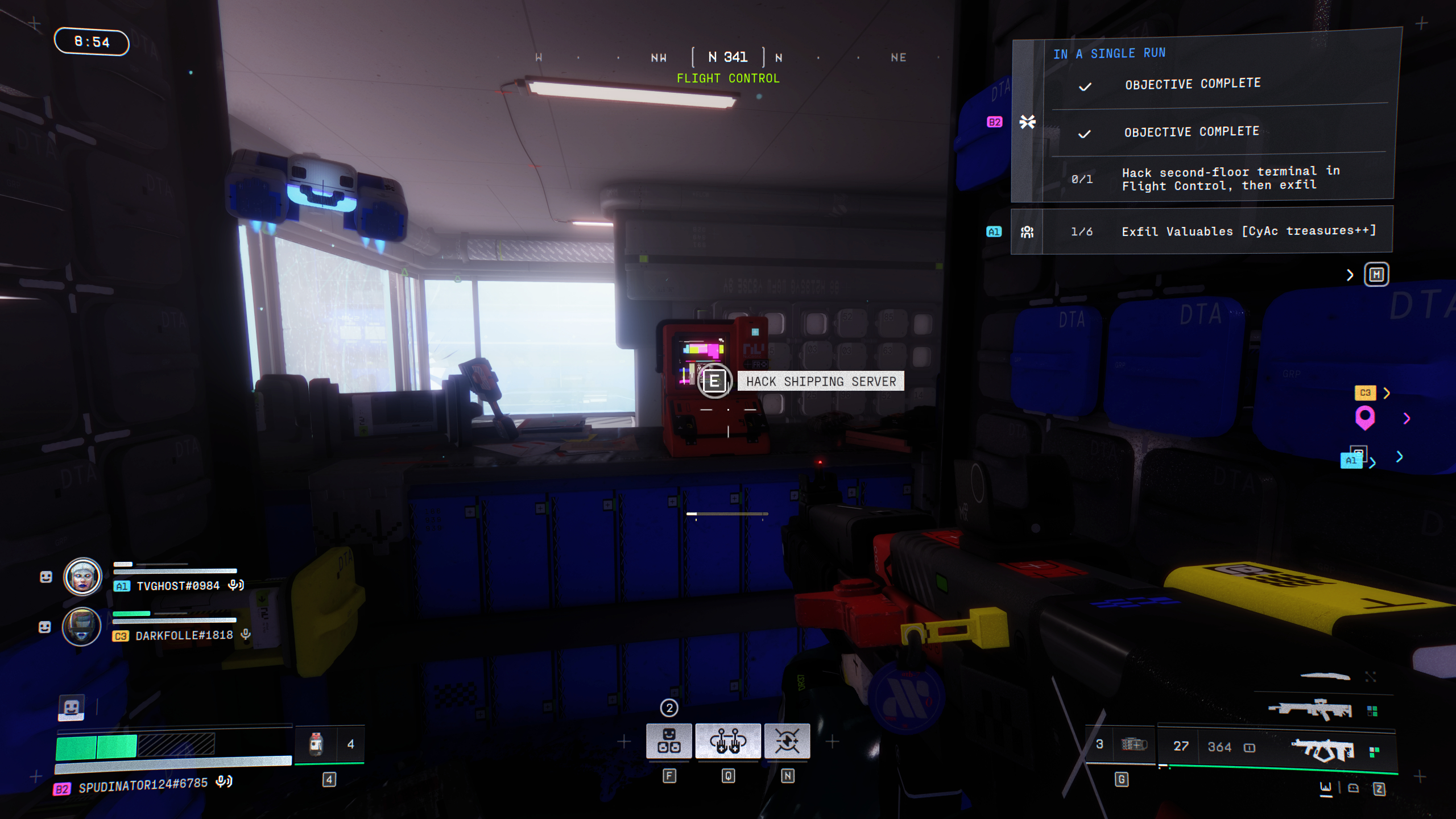Viewport: 1456px width, 819px height.
Task: Click the compass heading N 341 readout
Action: [728, 56]
